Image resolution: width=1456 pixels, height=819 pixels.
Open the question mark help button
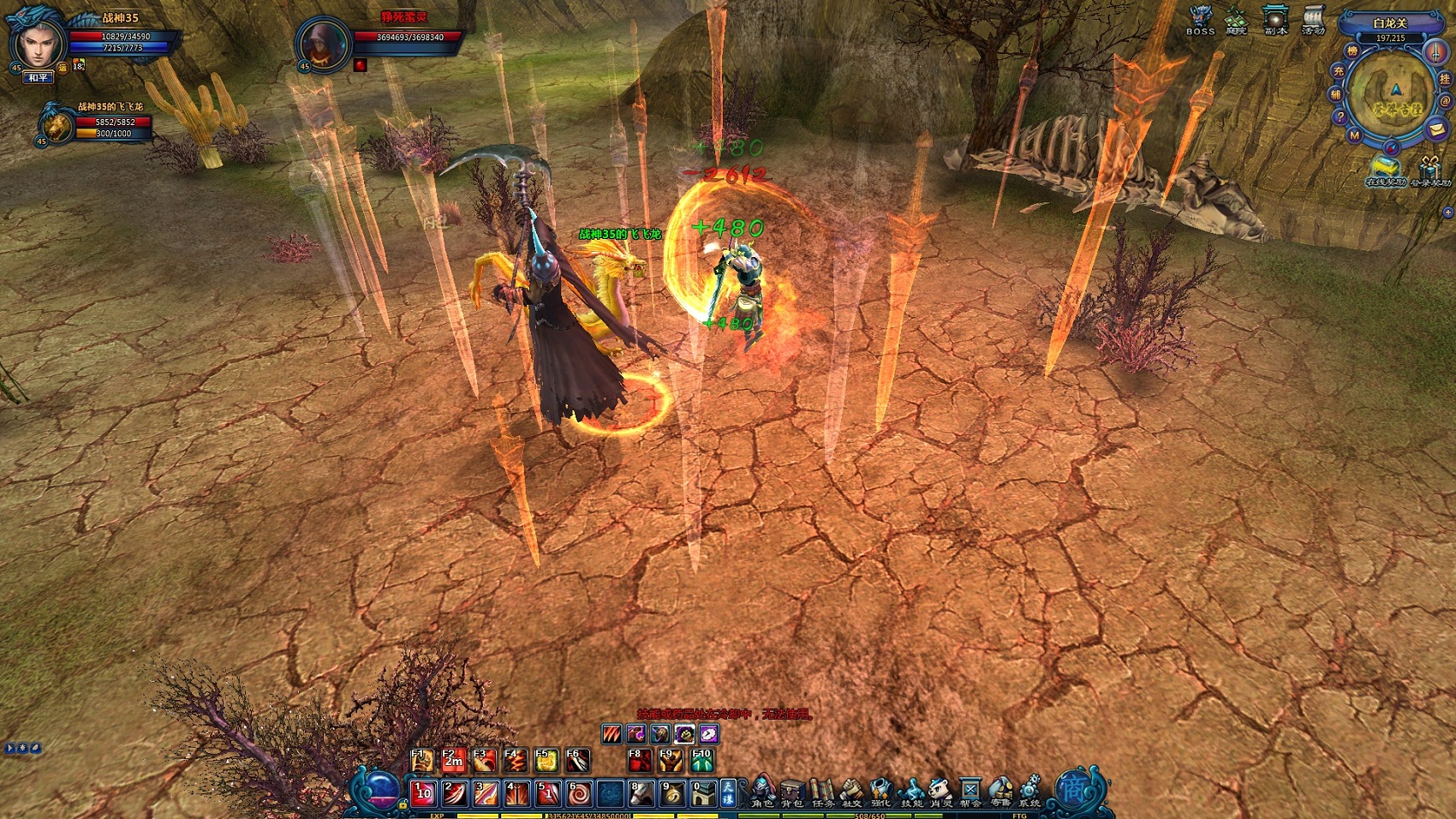coord(1340,117)
